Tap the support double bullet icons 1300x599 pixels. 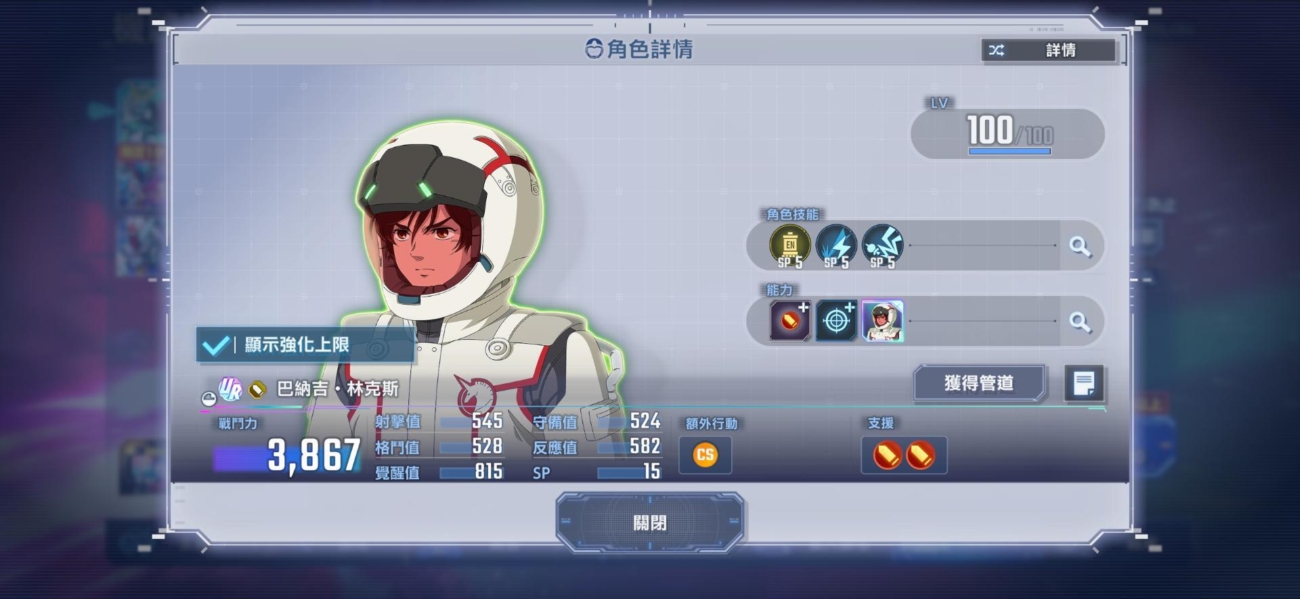pyautogui.click(x=903, y=455)
